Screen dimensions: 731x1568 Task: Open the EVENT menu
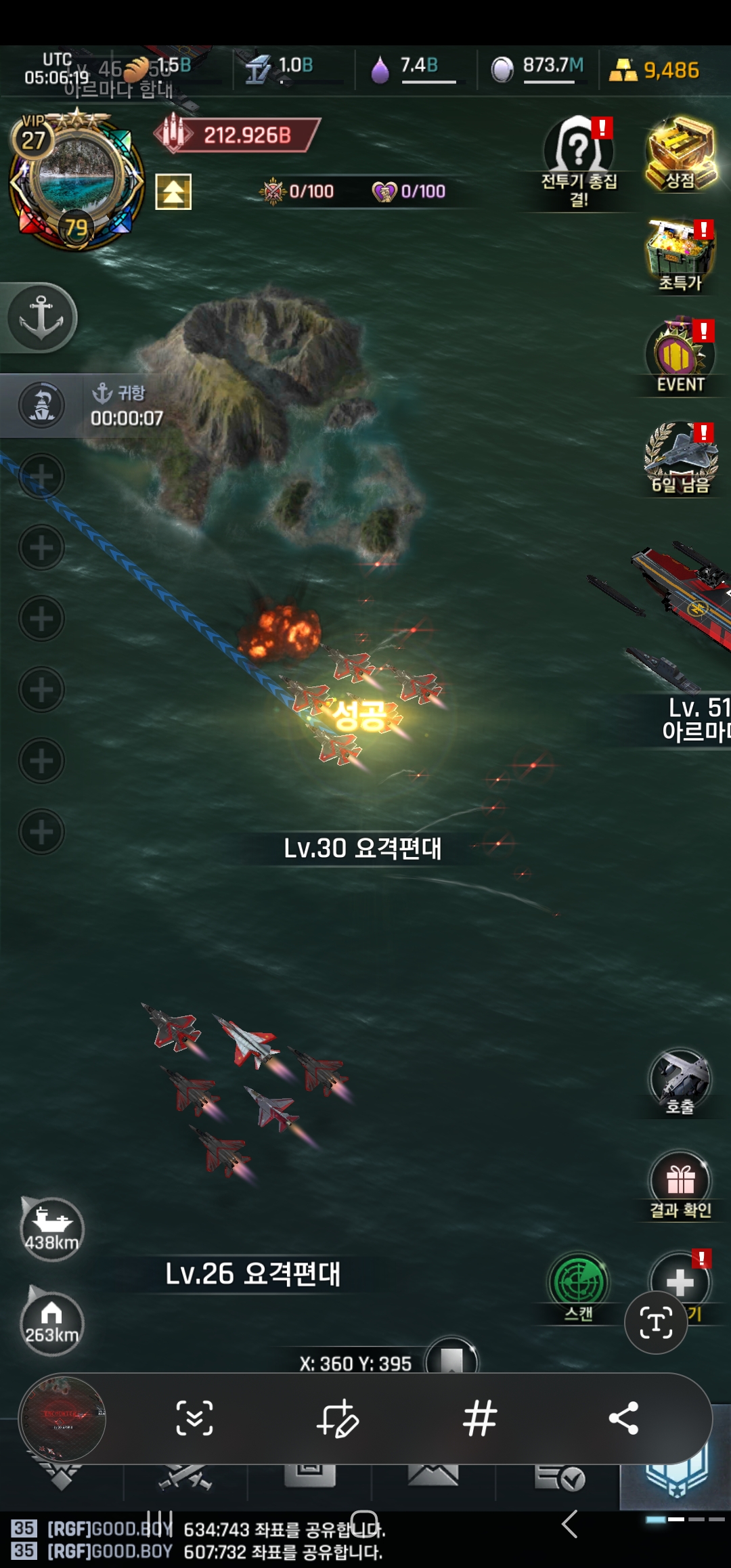(x=680, y=355)
